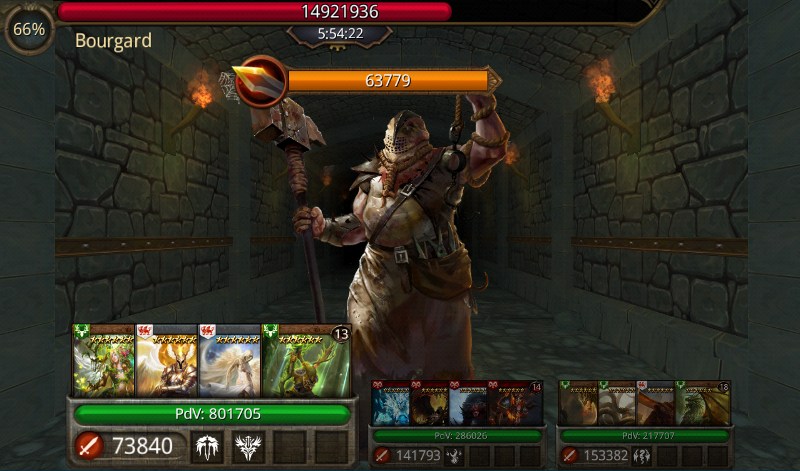800x471 pixels.
Task: Activate the winged emblem skill icon
Action: (x=248, y=446)
